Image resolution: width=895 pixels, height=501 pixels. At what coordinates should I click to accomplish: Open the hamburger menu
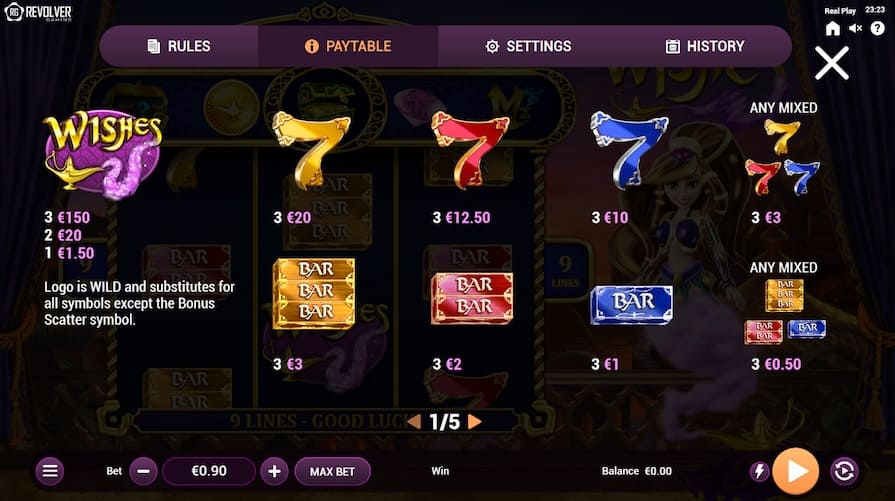[x=51, y=471]
